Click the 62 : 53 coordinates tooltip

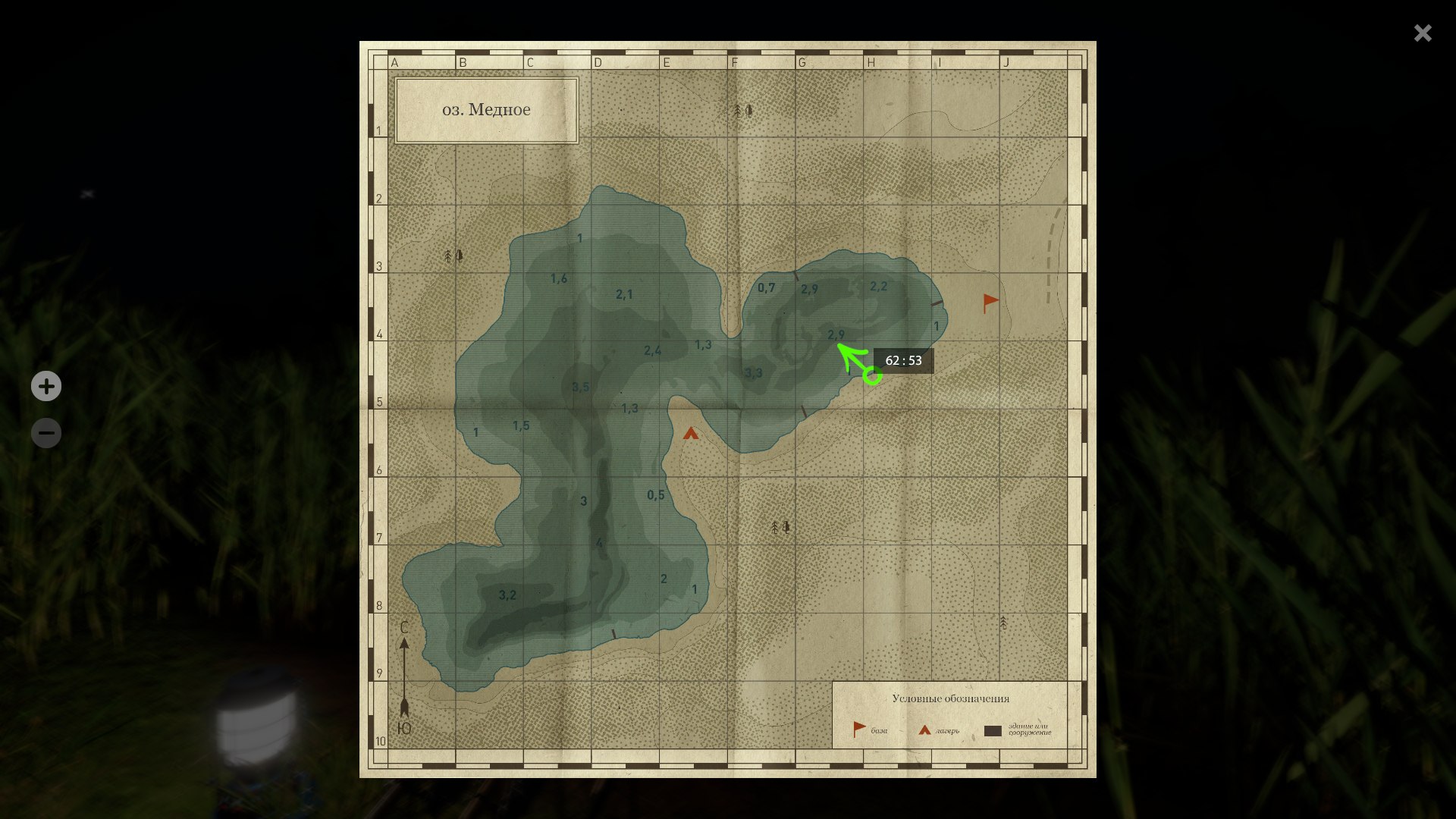[904, 360]
